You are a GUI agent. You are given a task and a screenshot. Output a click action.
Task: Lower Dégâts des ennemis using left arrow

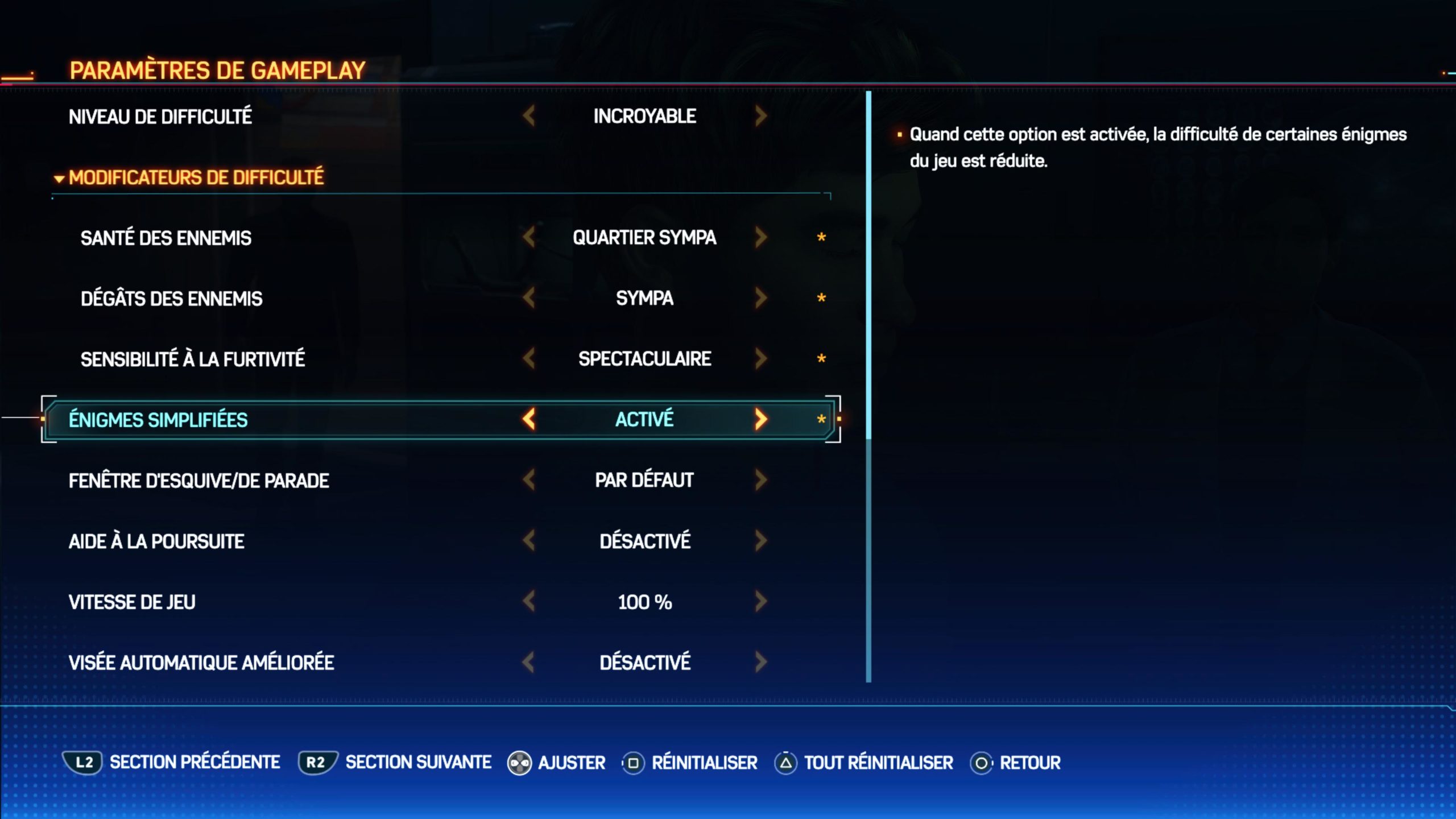coord(529,298)
